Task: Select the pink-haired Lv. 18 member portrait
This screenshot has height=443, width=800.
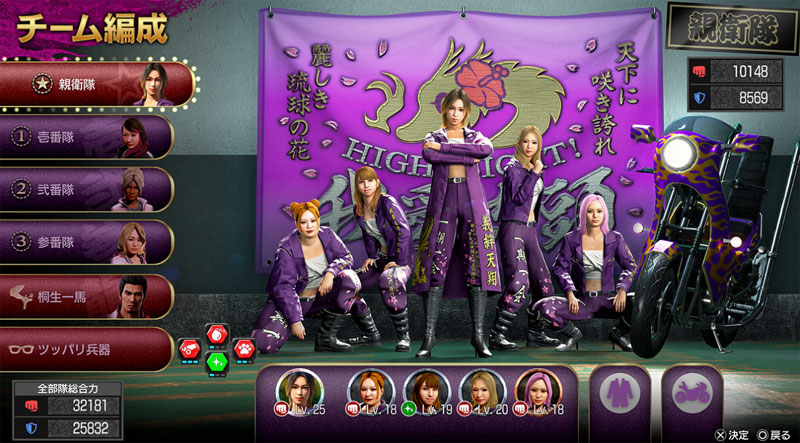Action: (534, 392)
